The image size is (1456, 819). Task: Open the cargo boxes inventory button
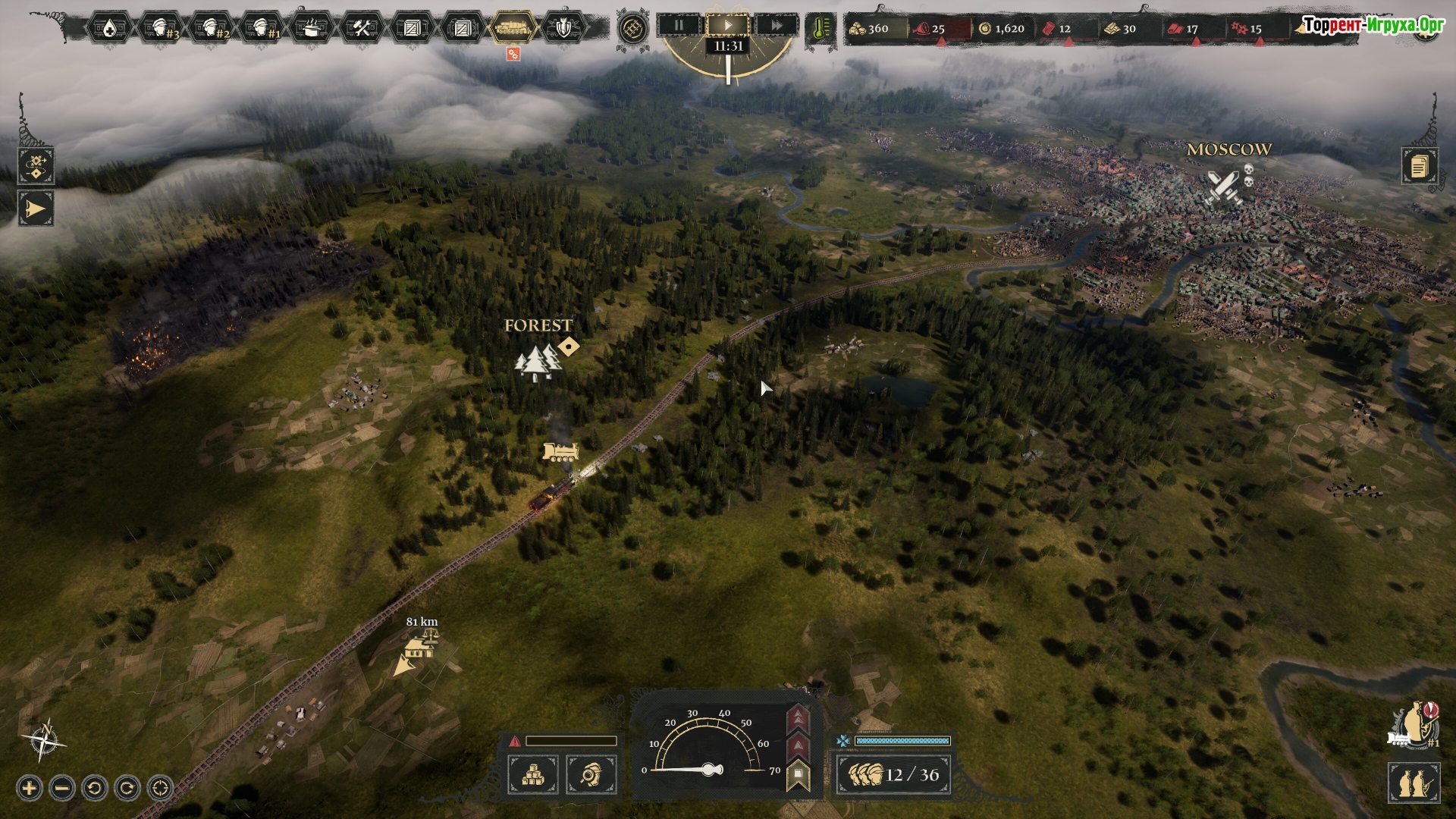click(532, 775)
